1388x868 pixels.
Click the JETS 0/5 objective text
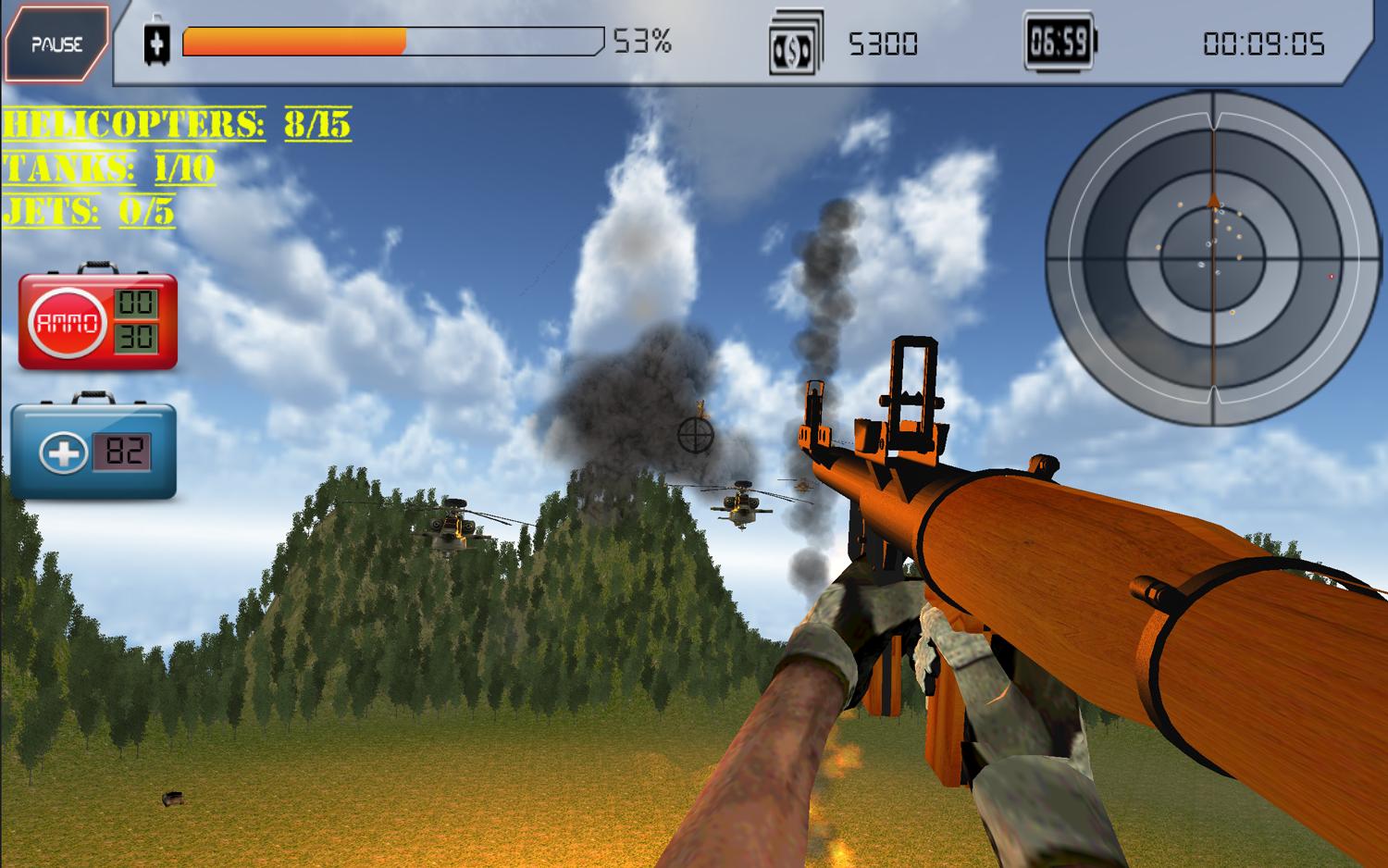[88, 211]
